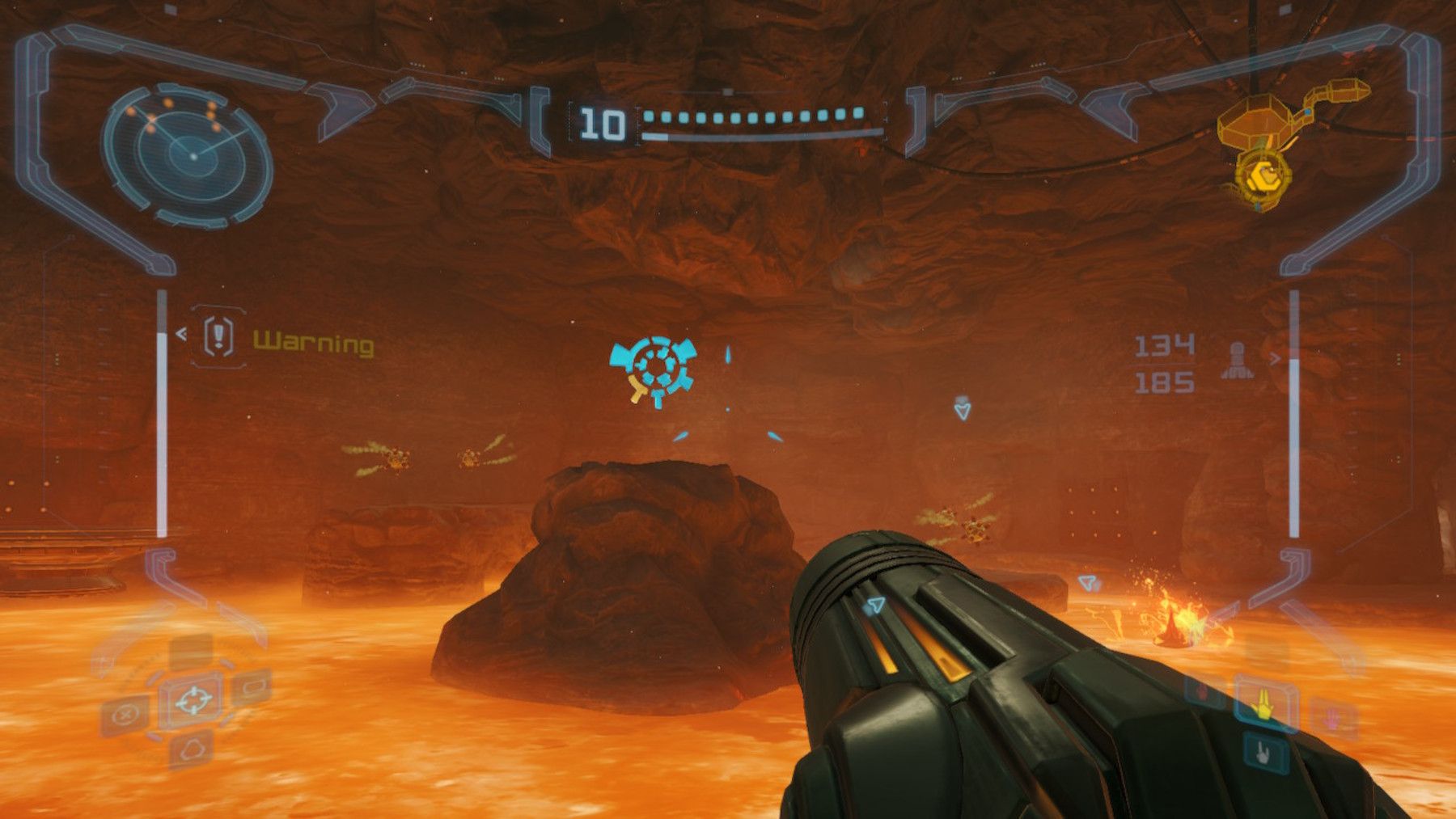Screen dimensions: 1456x819
Task: Select the Scan Visor icon below the crosshair
Action: (192, 748)
